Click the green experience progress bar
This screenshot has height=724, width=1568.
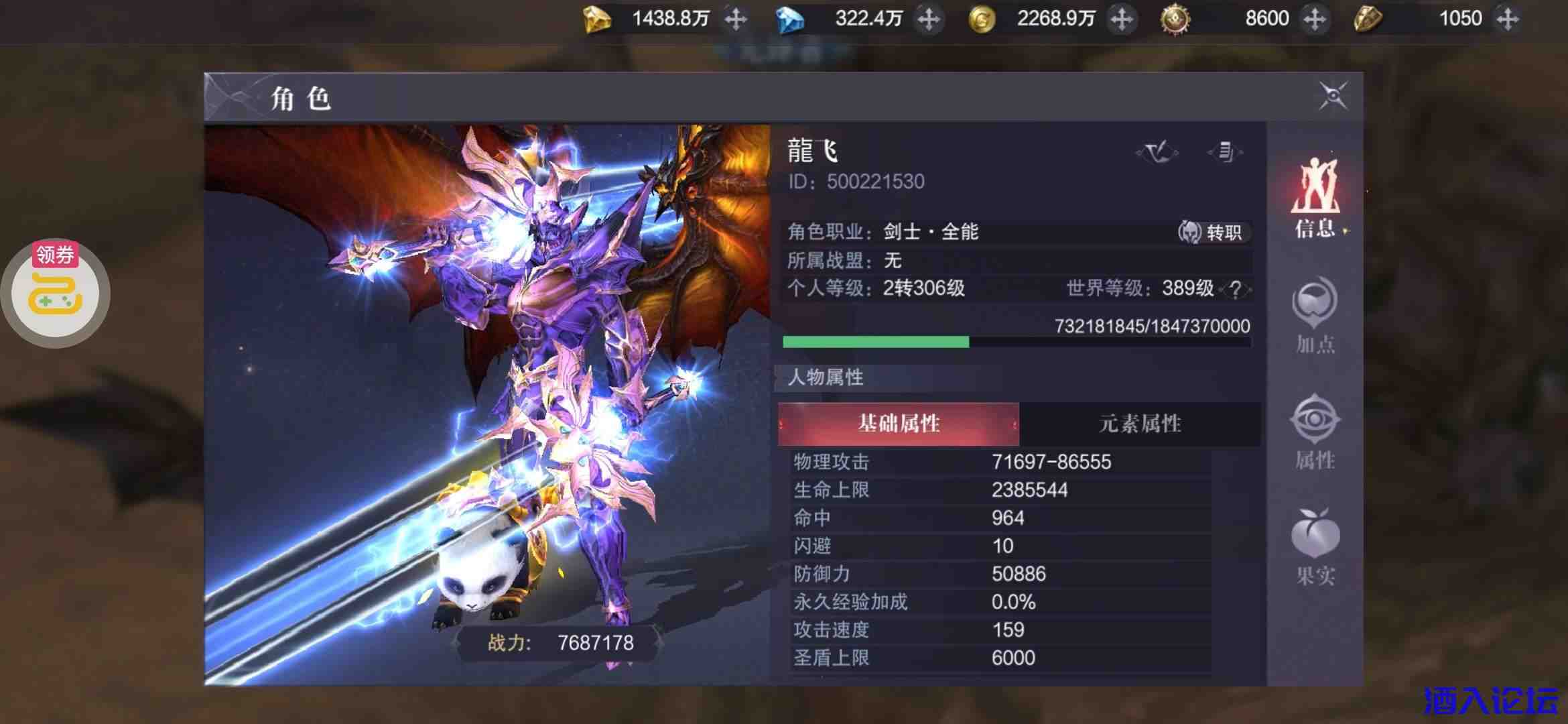(x=875, y=342)
